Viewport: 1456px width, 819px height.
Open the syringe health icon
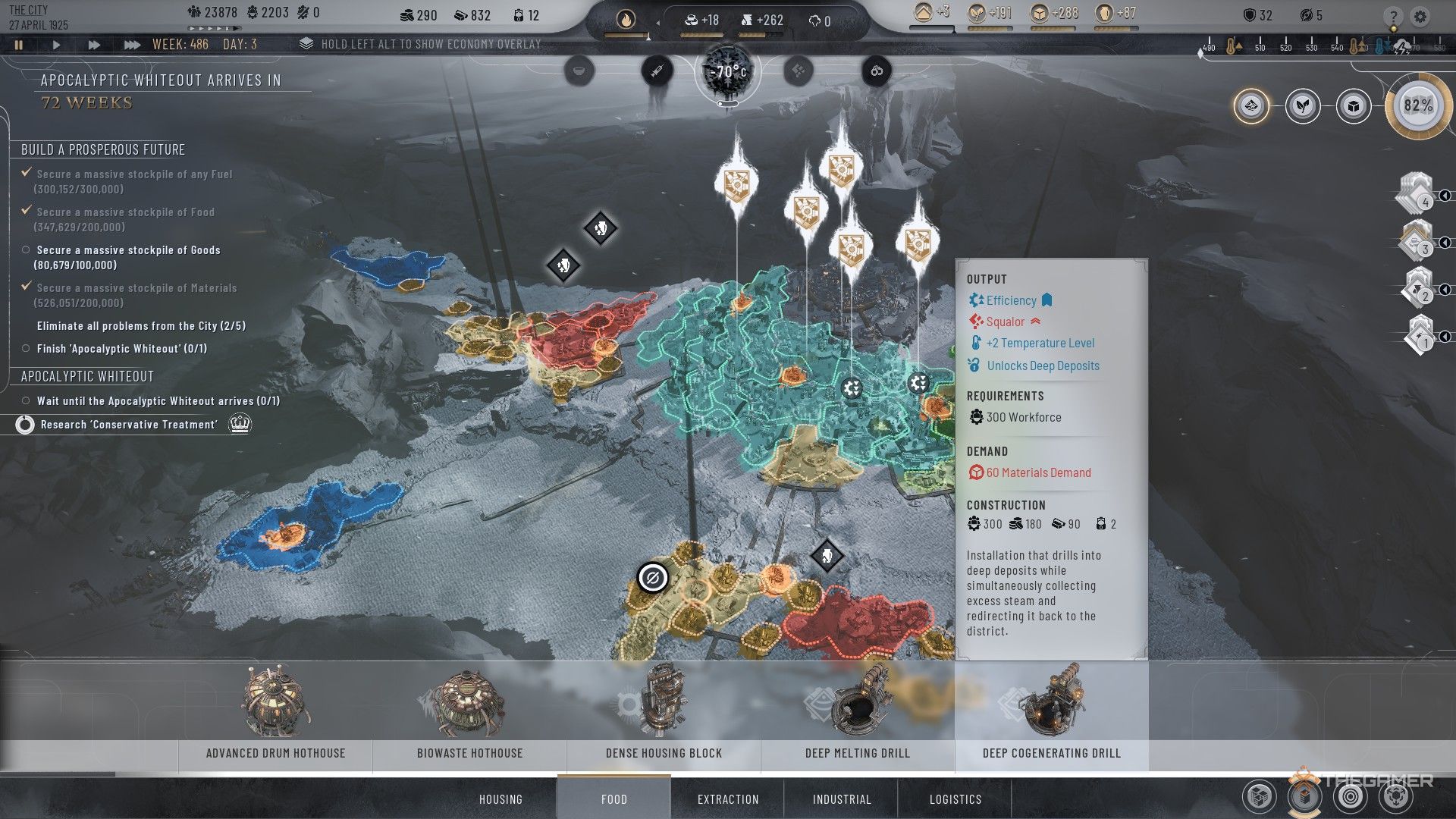point(657,71)
